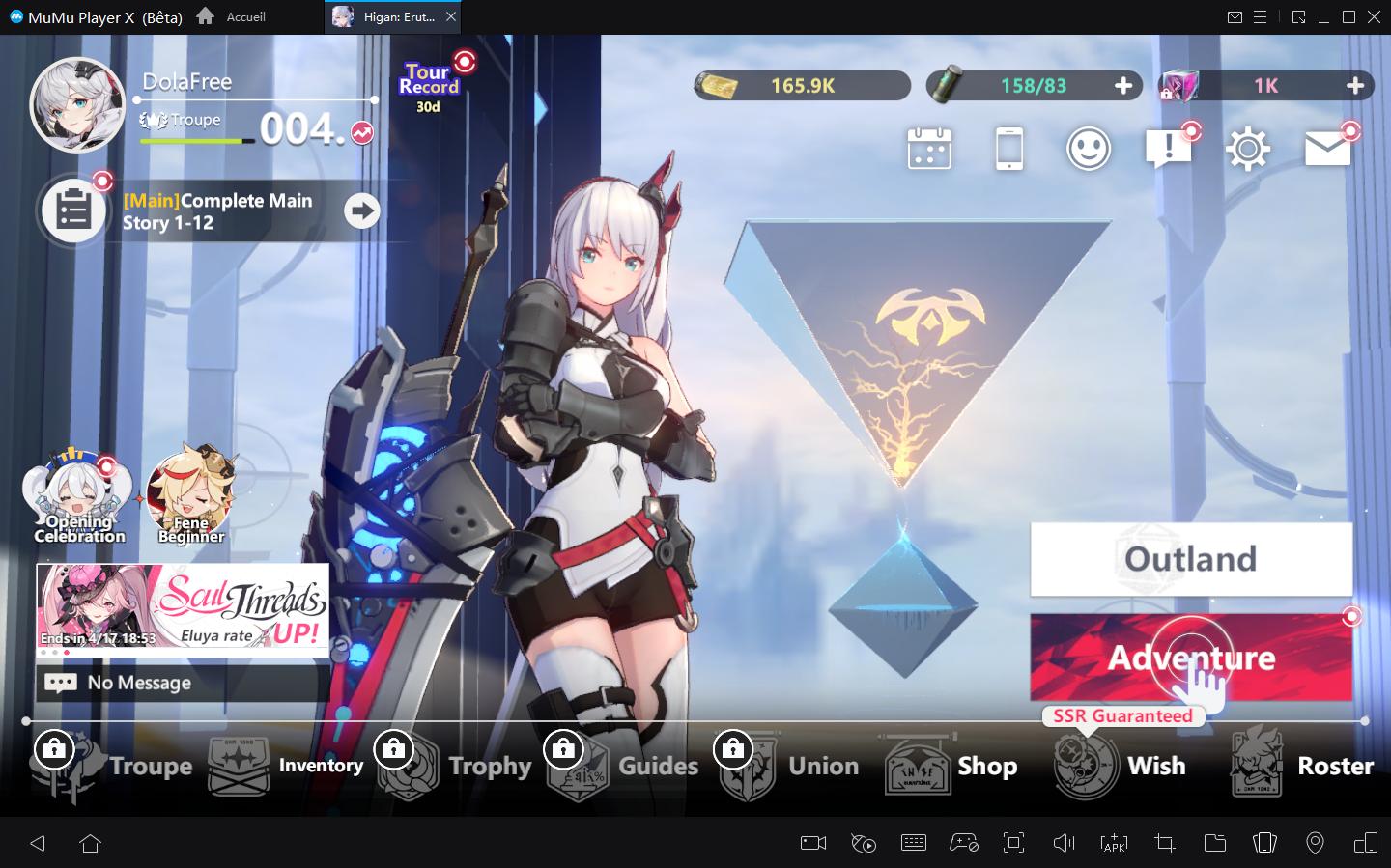Open the Adventure mode
This screenshot has width=1391, height=868.
[x=1190, y=658]
